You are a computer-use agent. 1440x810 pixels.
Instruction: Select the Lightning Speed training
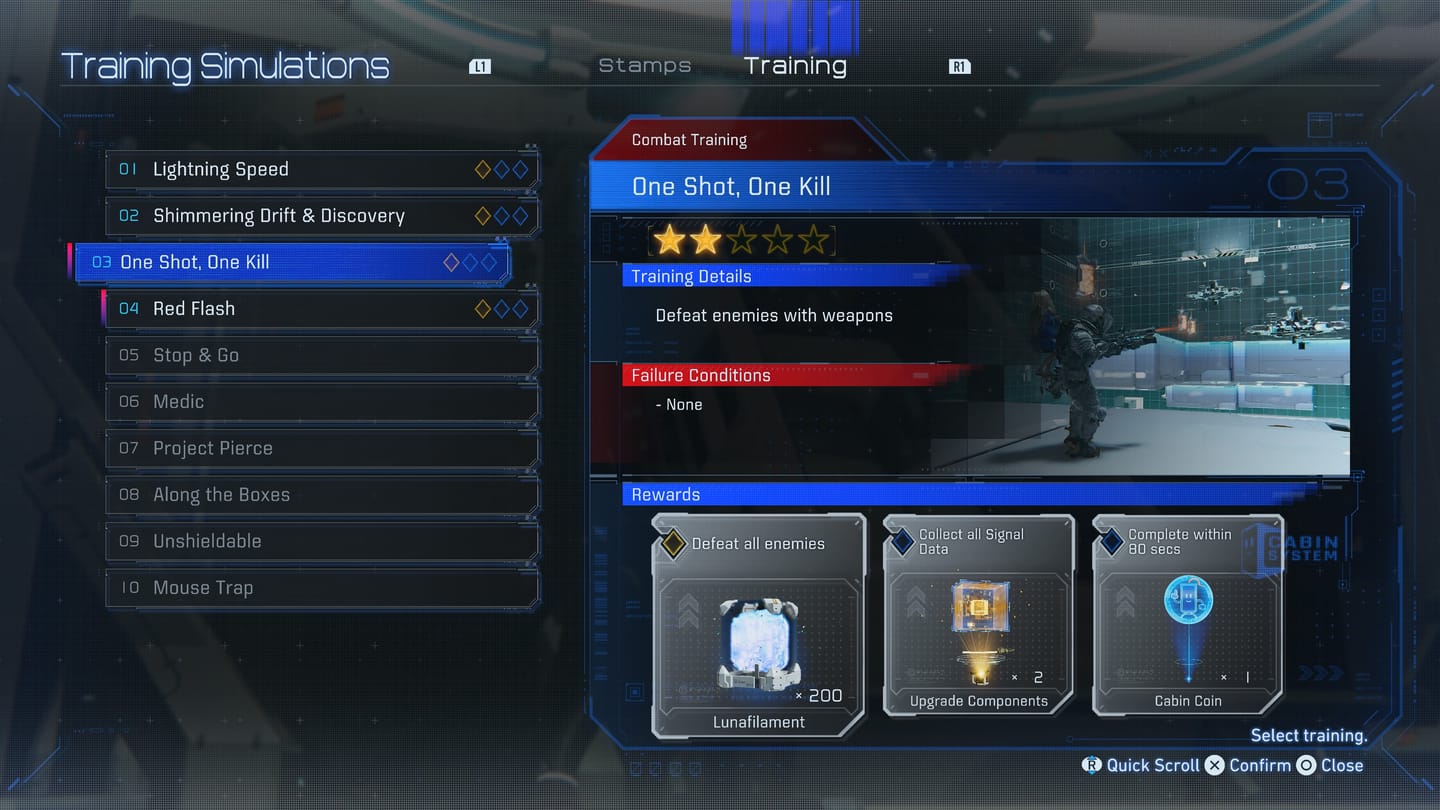(x=321, y=170)
